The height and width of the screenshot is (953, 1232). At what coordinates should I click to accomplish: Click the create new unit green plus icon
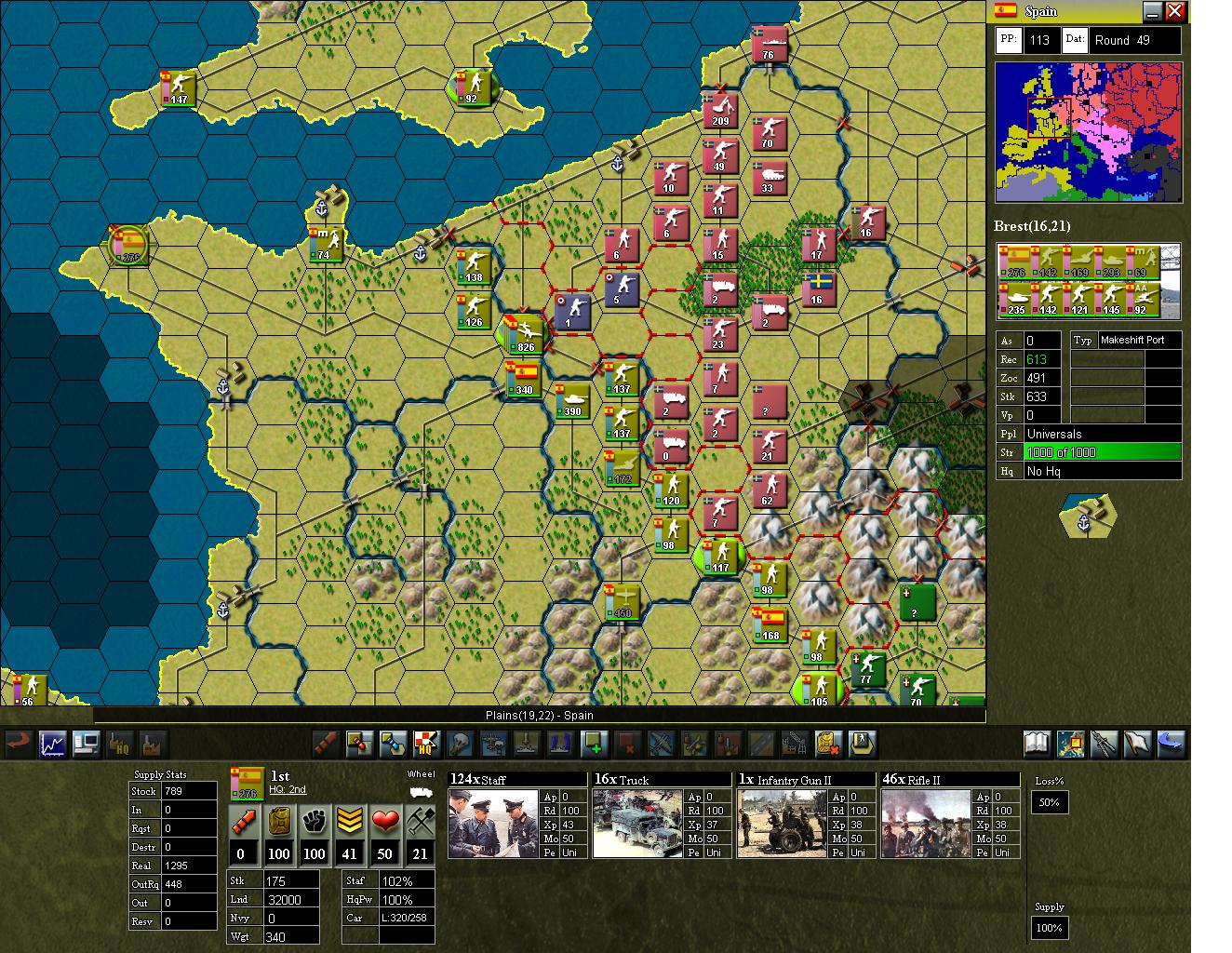pyautogui.click(x=594, y=745)
